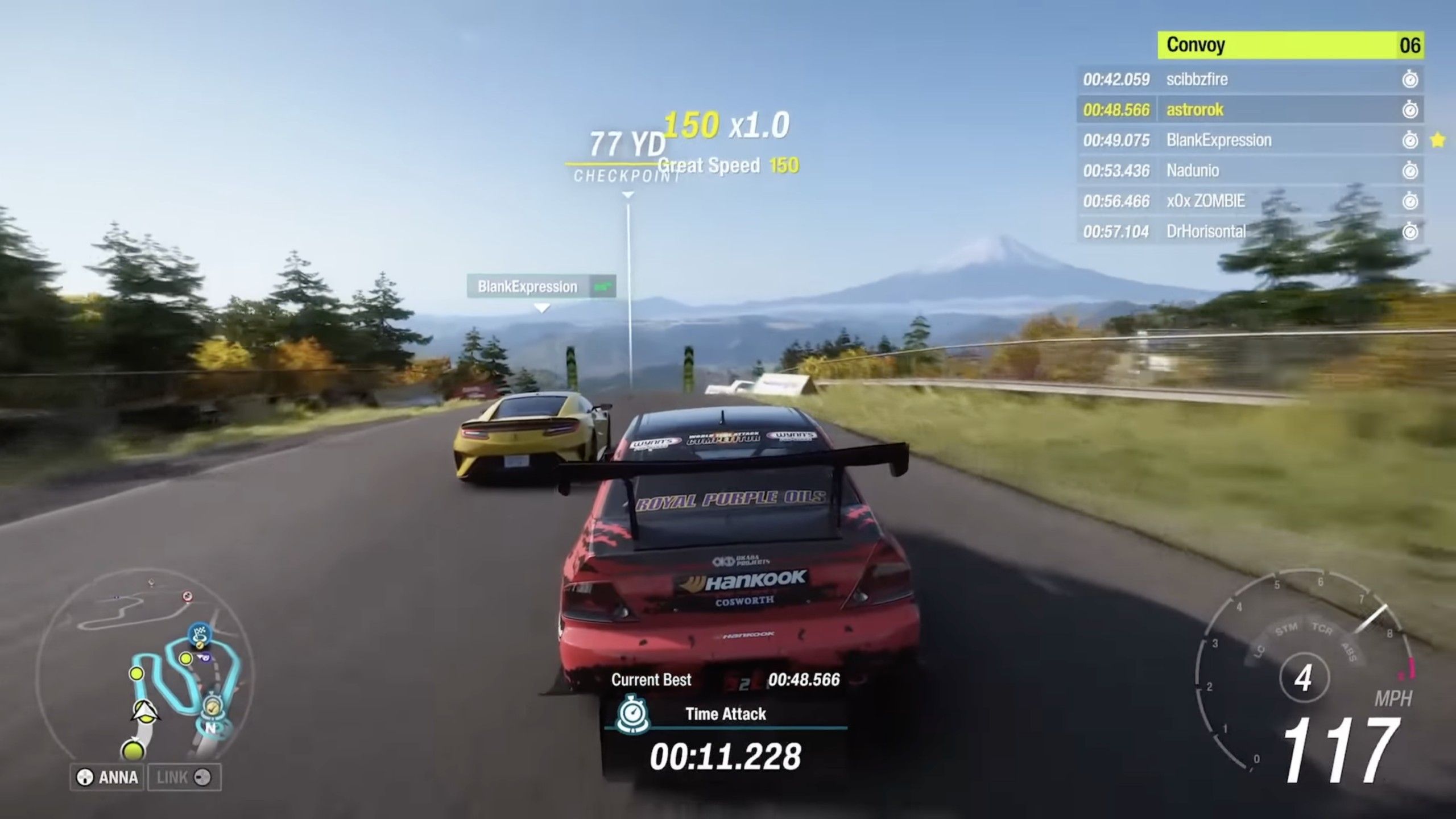Screen dimensions: 1456x819
Task: Open the Convoy panel header
Action: tap(1290, 45)
